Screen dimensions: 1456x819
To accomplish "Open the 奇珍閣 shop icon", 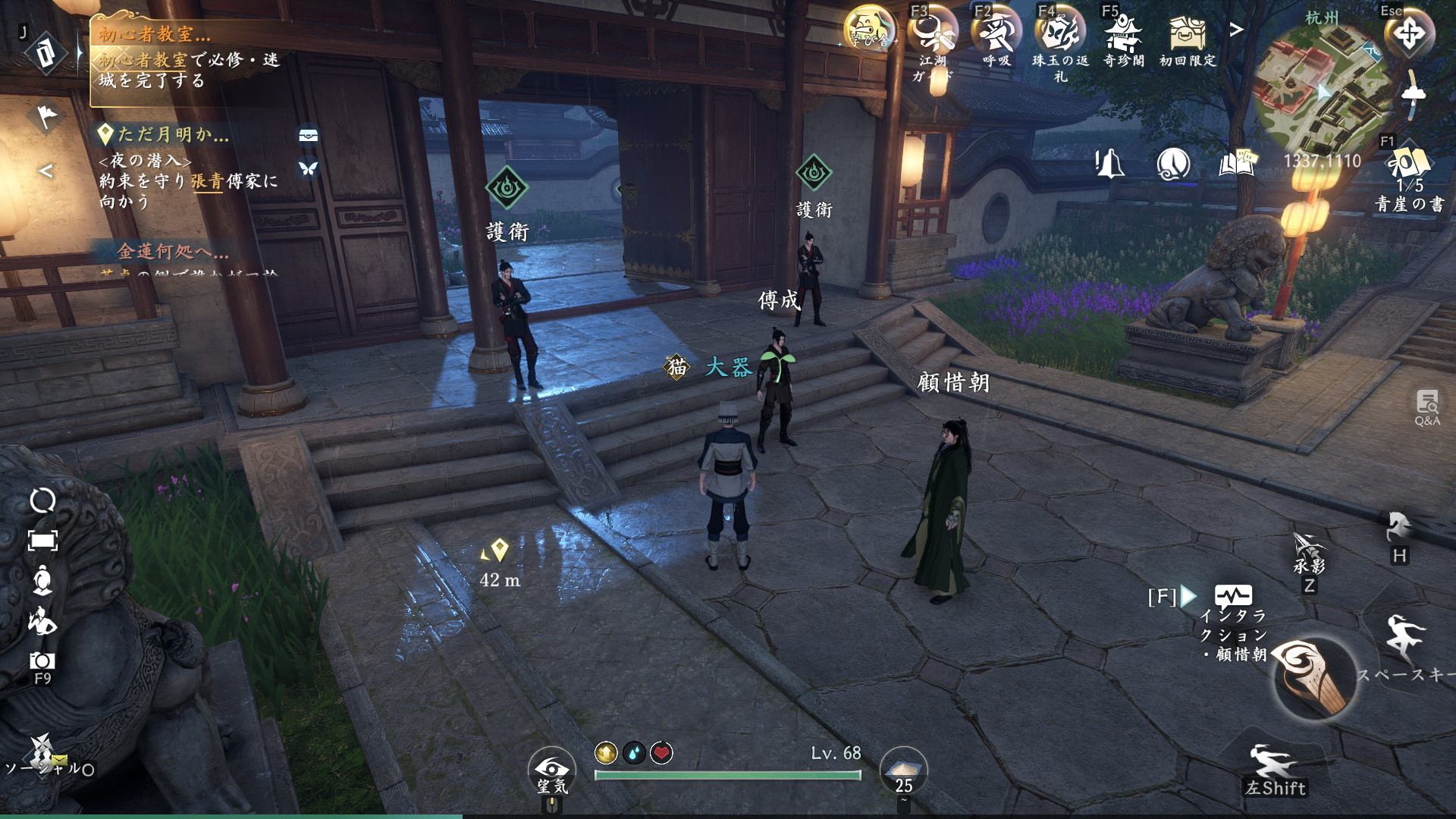I will (x=1123, y=33).
